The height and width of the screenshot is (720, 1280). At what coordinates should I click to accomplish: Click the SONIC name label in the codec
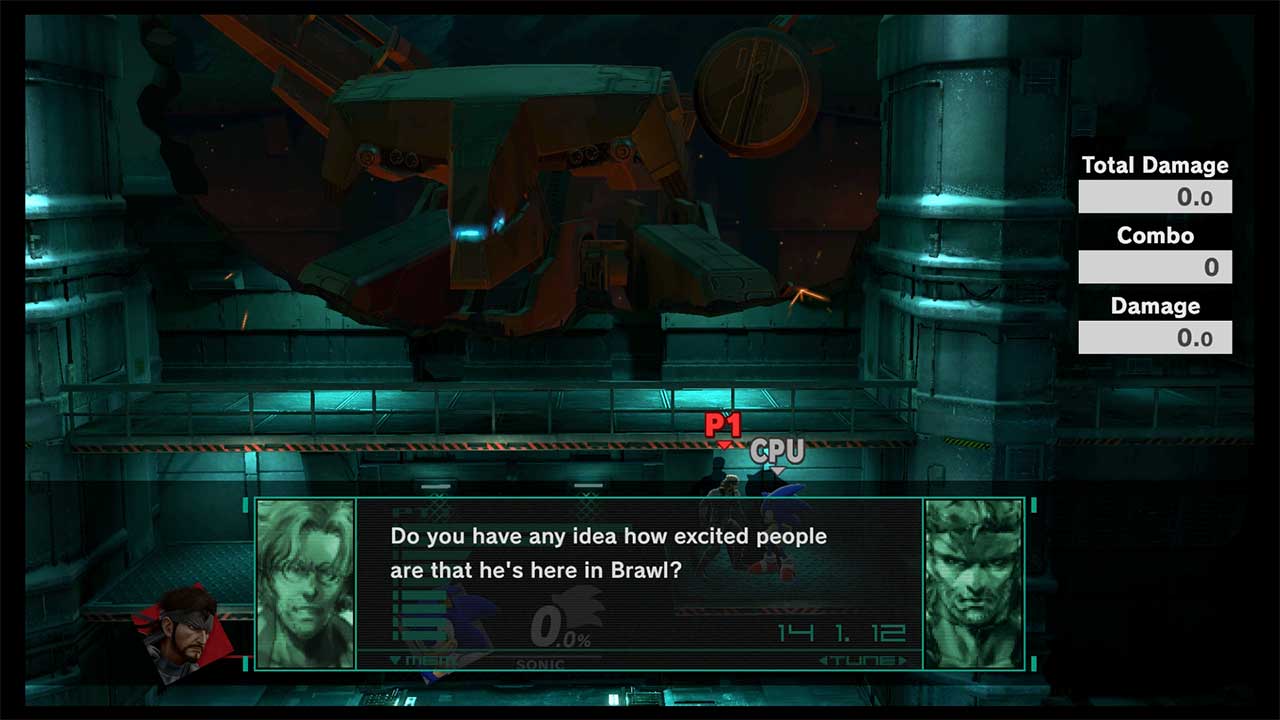click(x=539, y=665)
